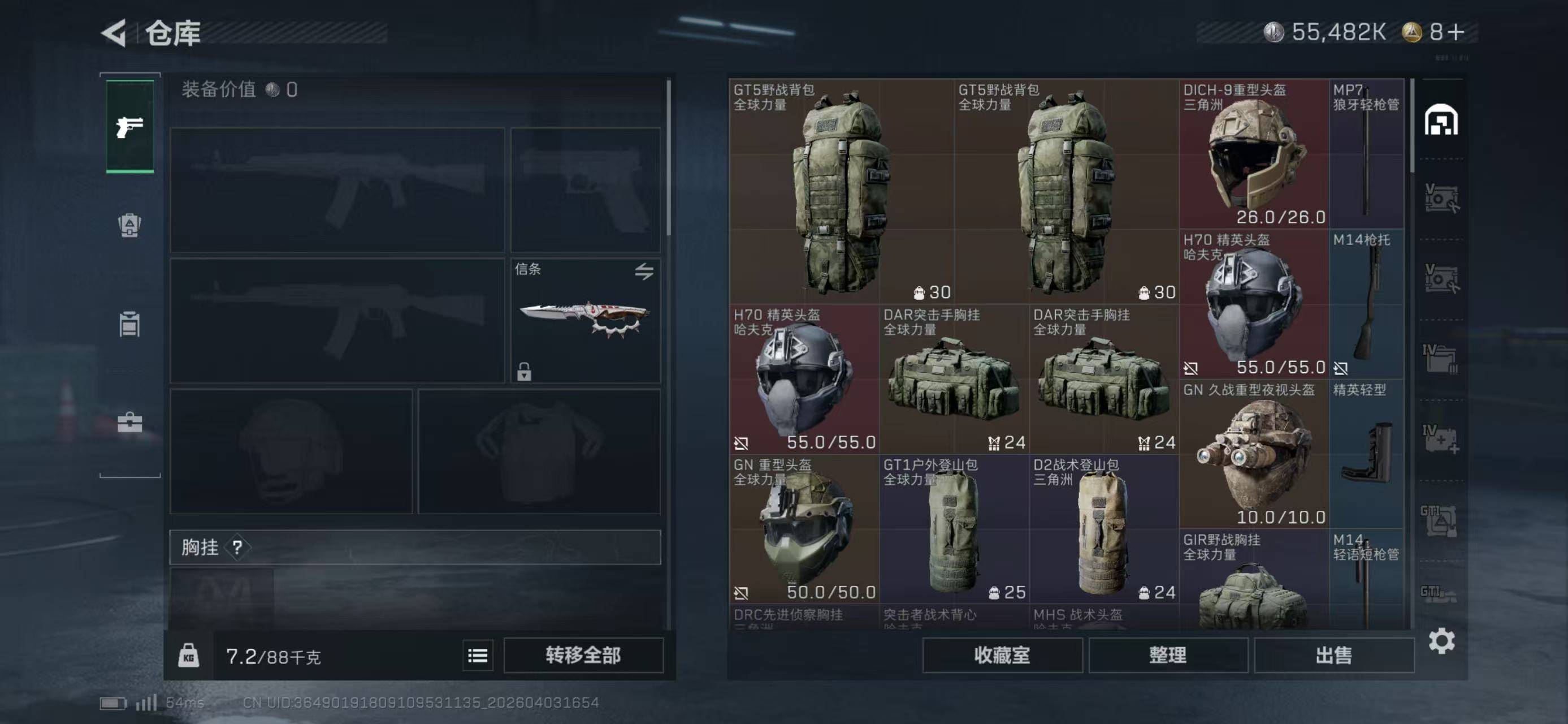
Task: Pick the GN night vision helmet
Action: (1254, 454)
